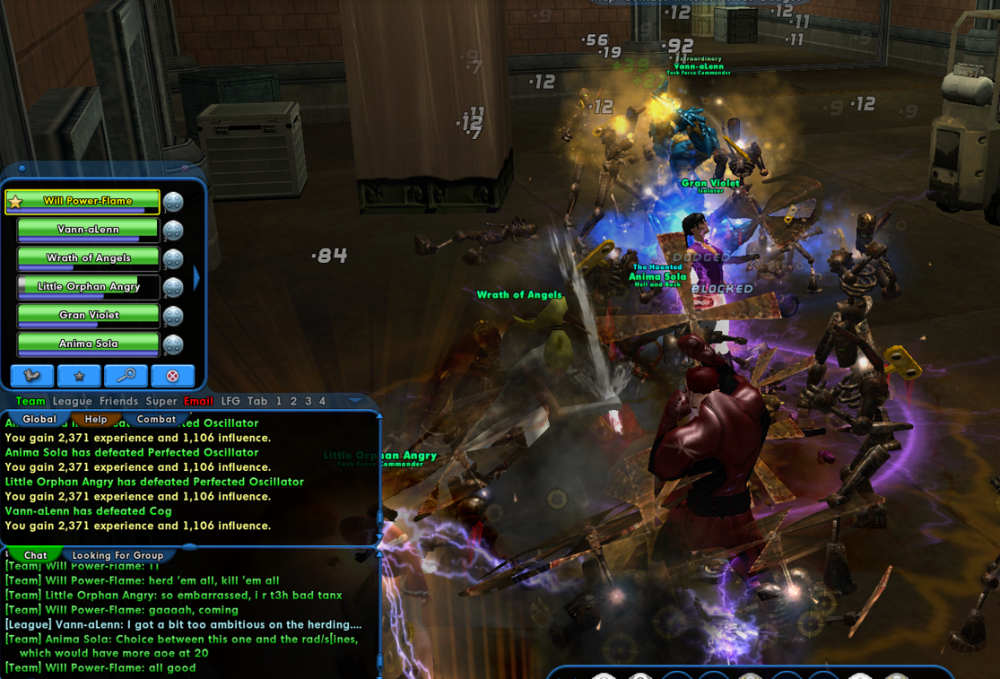Switch chat channel to Friends
Image resolution: width=1000 pixels, height=679 pixels.
(119, 401)
